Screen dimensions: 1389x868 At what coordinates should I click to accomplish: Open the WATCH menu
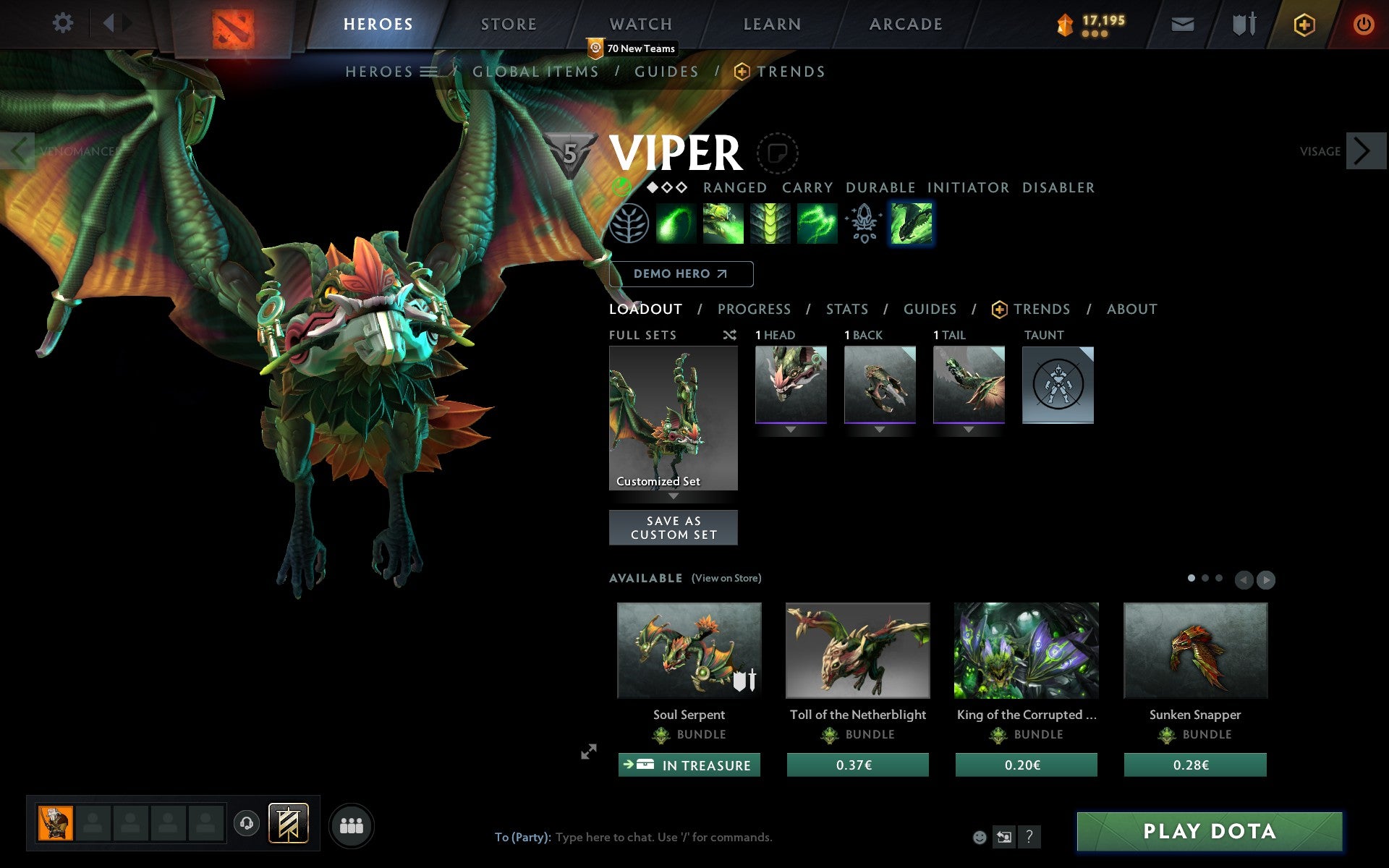(x=640, y=23)
